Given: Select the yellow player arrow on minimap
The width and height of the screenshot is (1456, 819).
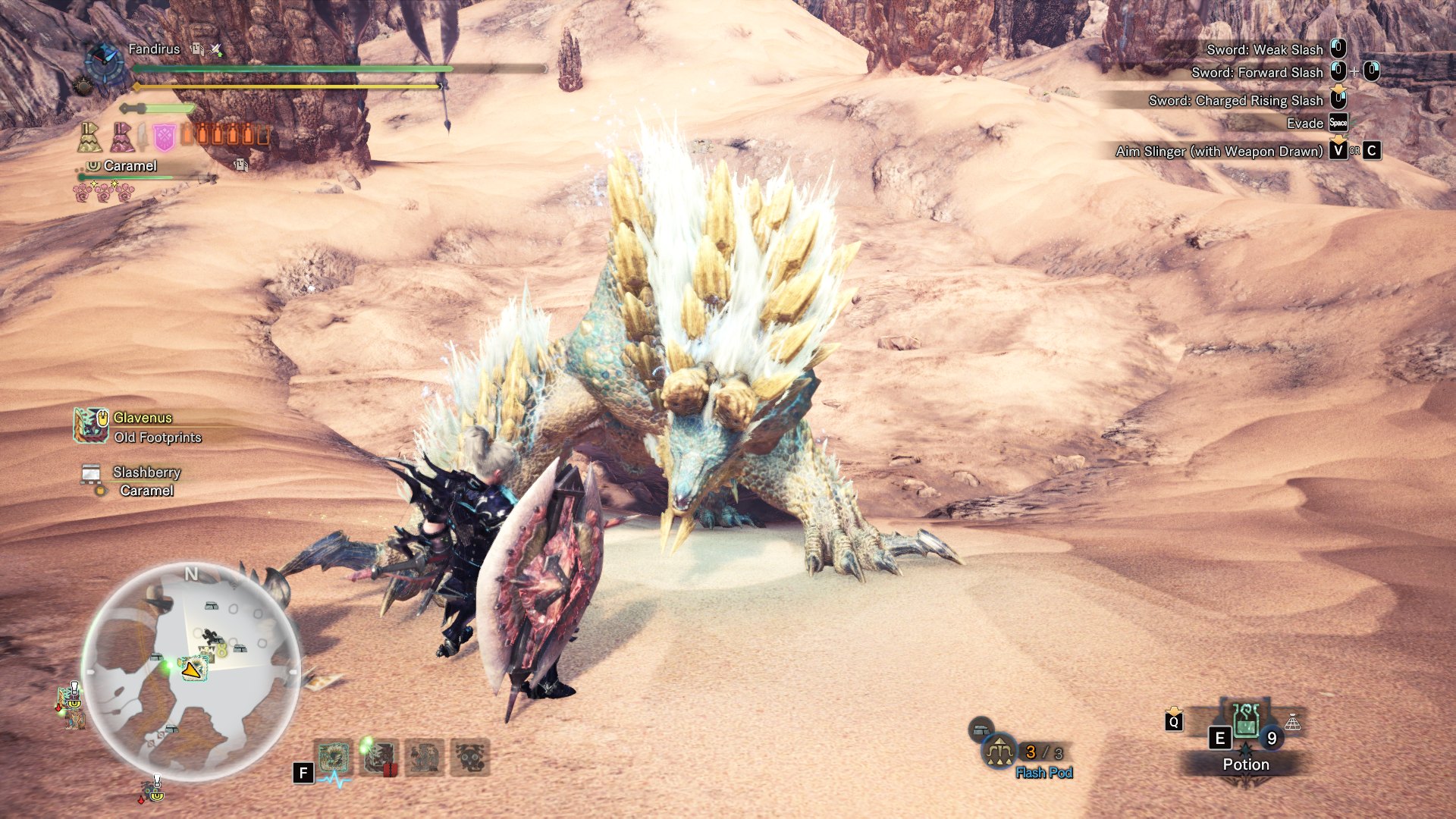Looking at the screenshot, I should [192, 669].
